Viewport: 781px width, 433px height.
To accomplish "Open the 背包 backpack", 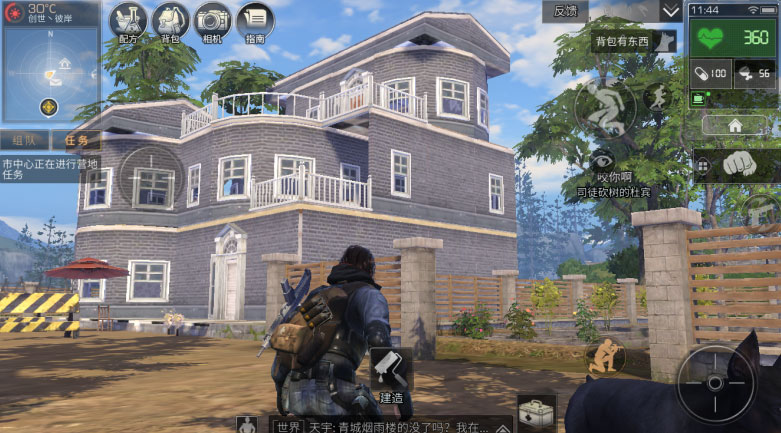I will (x=170, y=23).
